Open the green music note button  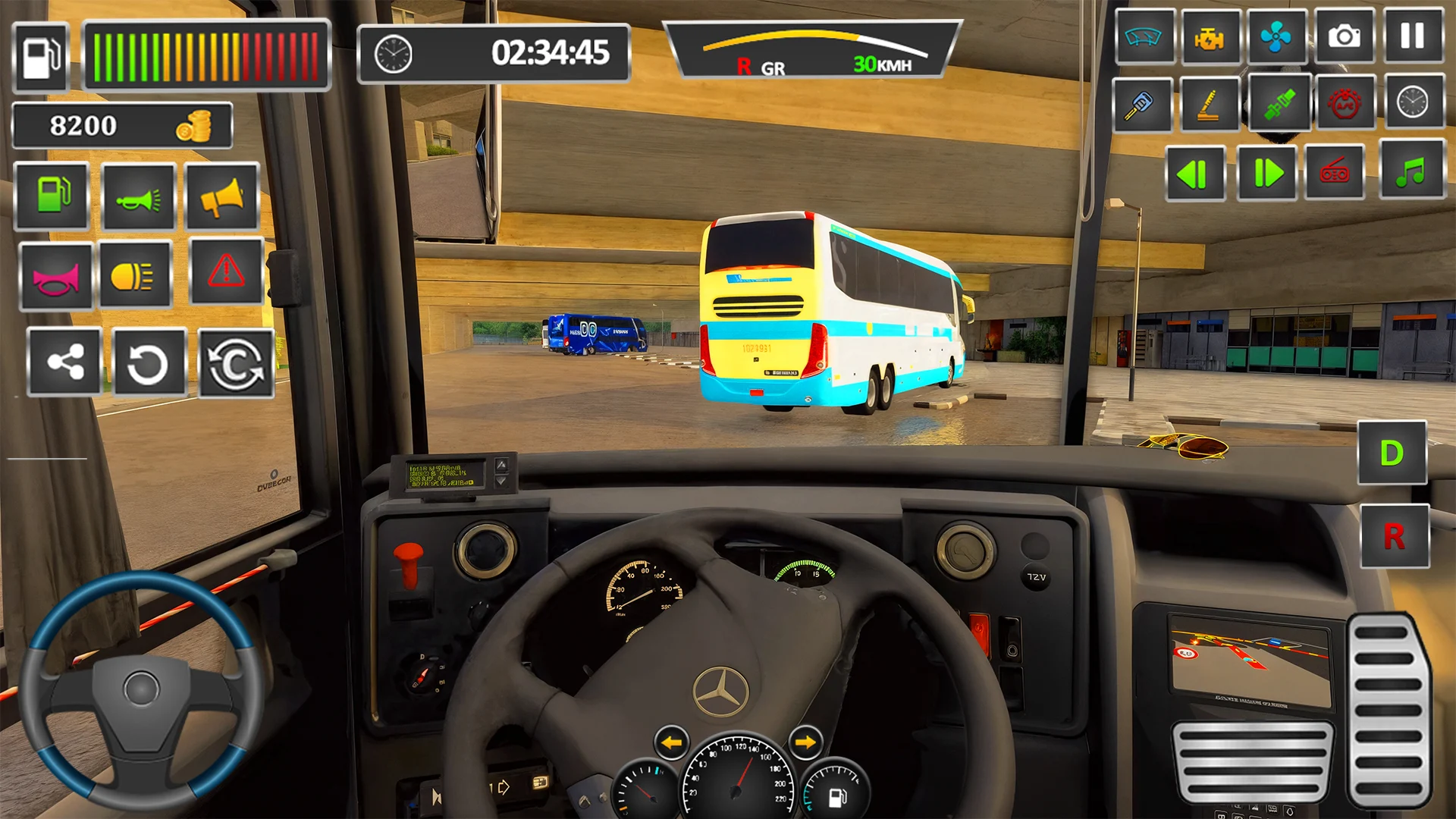1411,171
